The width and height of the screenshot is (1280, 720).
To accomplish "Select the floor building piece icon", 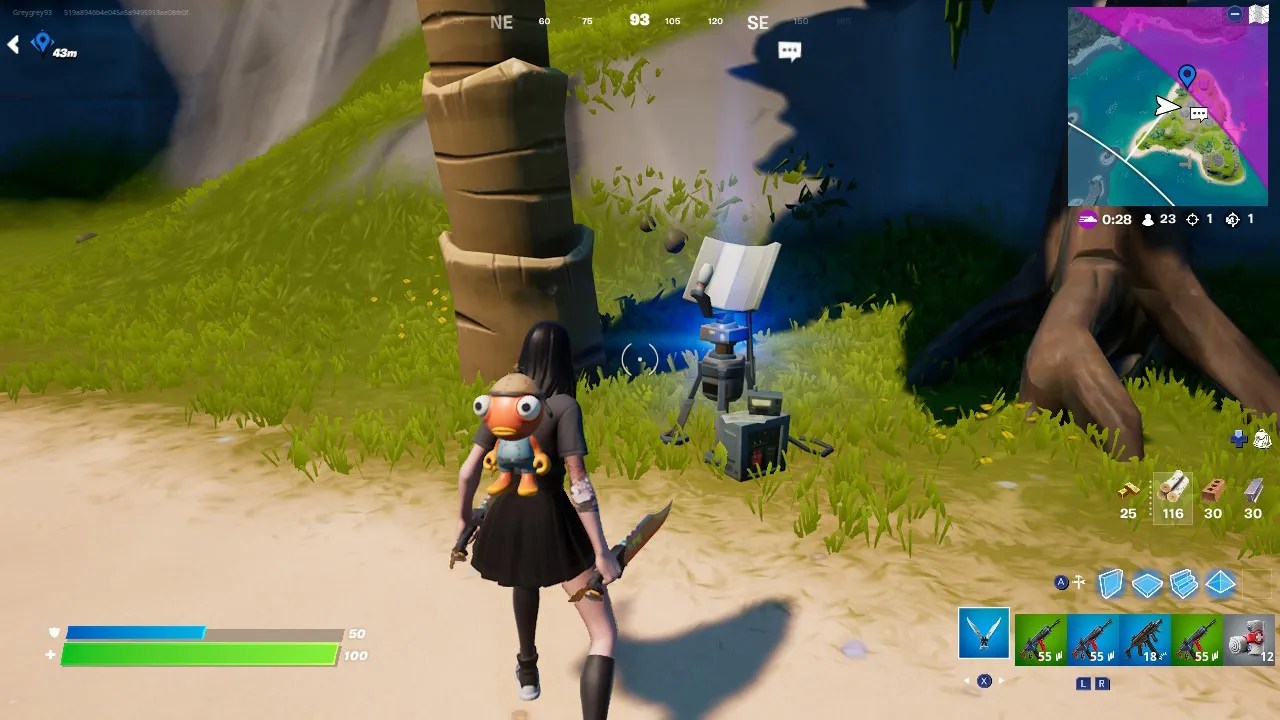I will tap(1146, 585).
